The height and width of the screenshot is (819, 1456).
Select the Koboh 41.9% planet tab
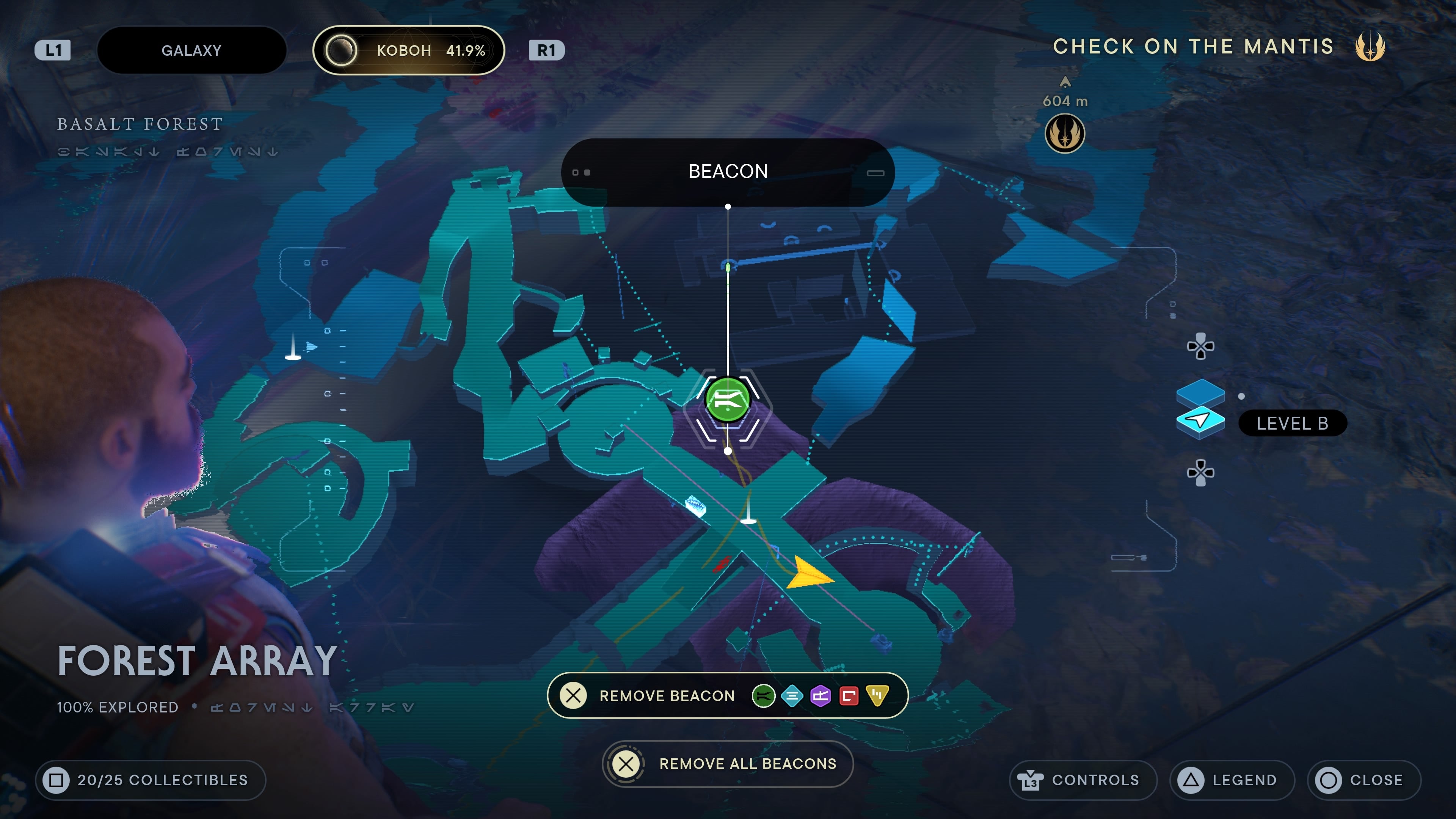[x=408, y=50]
